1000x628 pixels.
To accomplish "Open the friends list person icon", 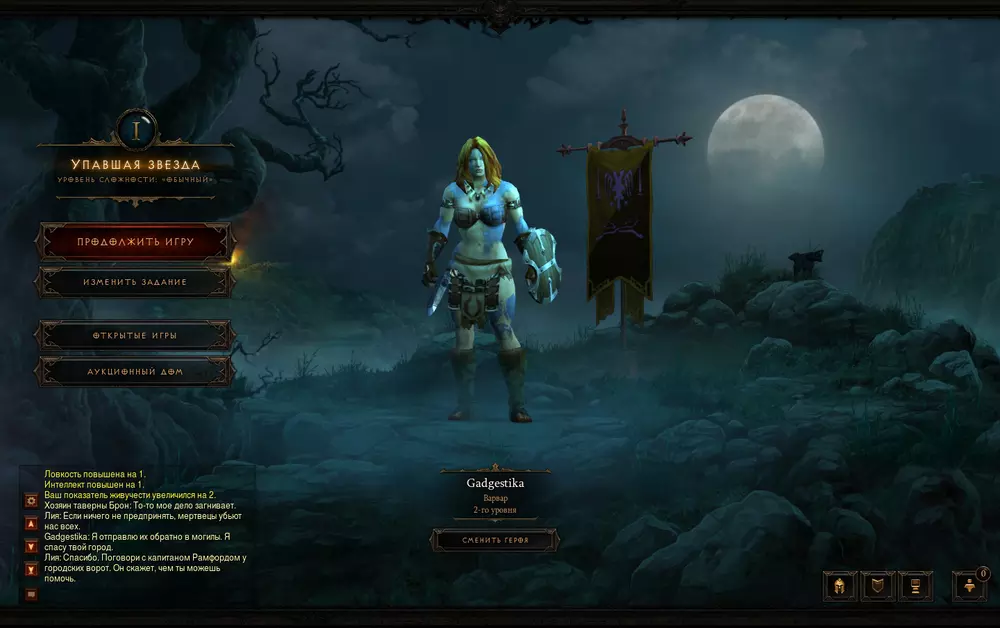I will (x=968, y=587).
